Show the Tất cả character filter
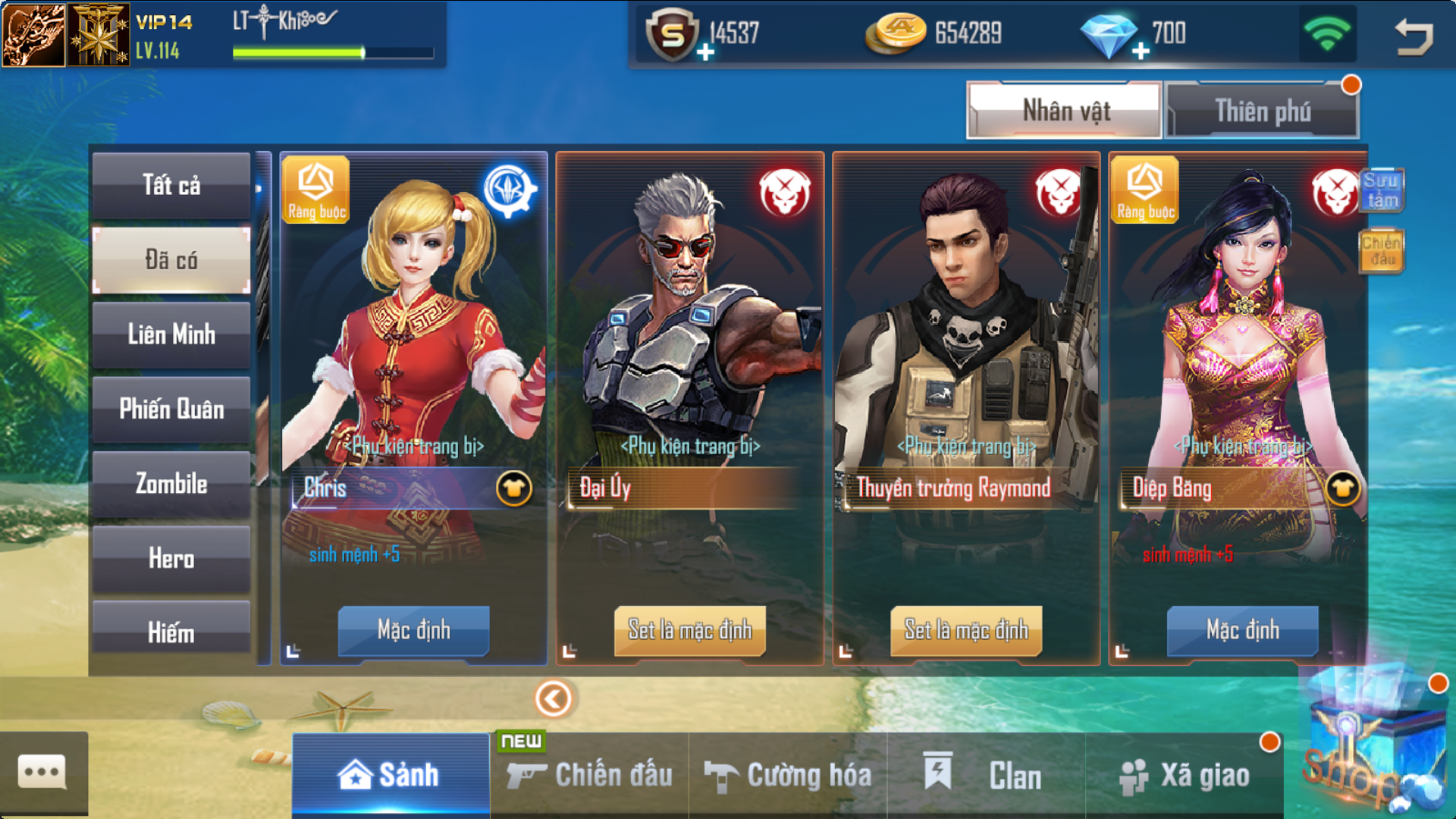This screenshot has height=819, width=1456. coord(171,186)
